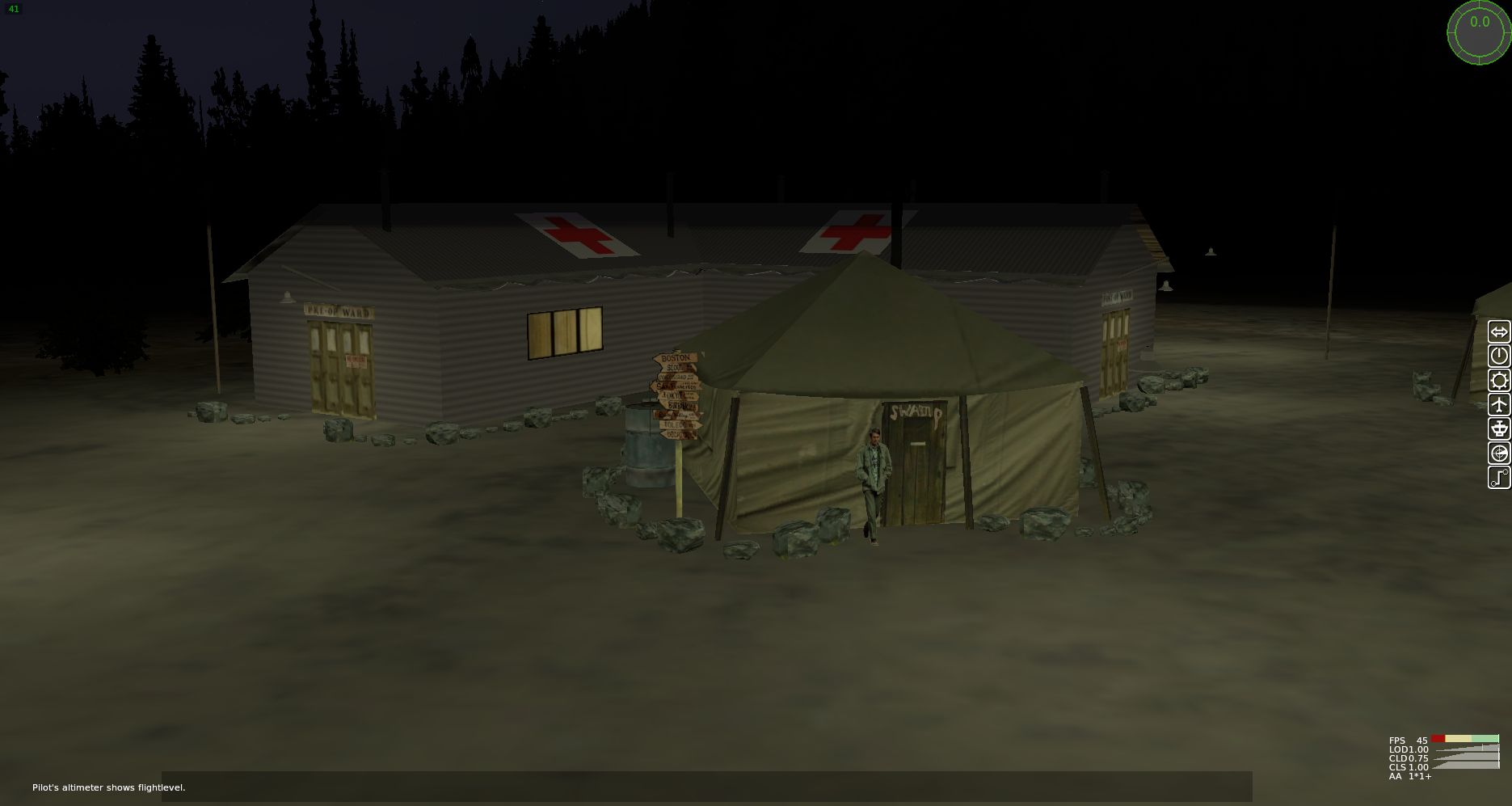
Task: Open the gear settings icon
Action: [x=1499, y=381]
